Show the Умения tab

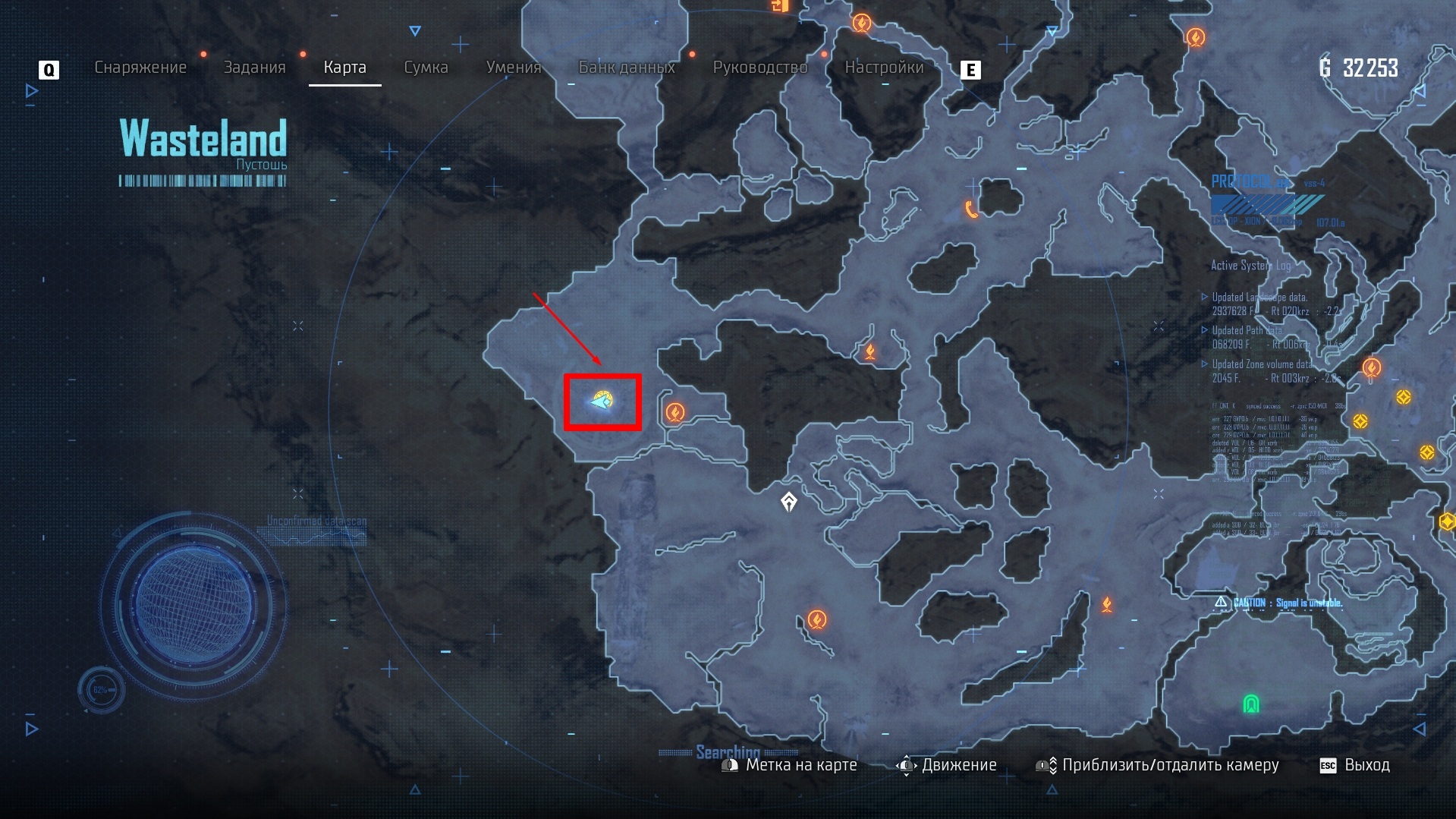click(513, 68)
